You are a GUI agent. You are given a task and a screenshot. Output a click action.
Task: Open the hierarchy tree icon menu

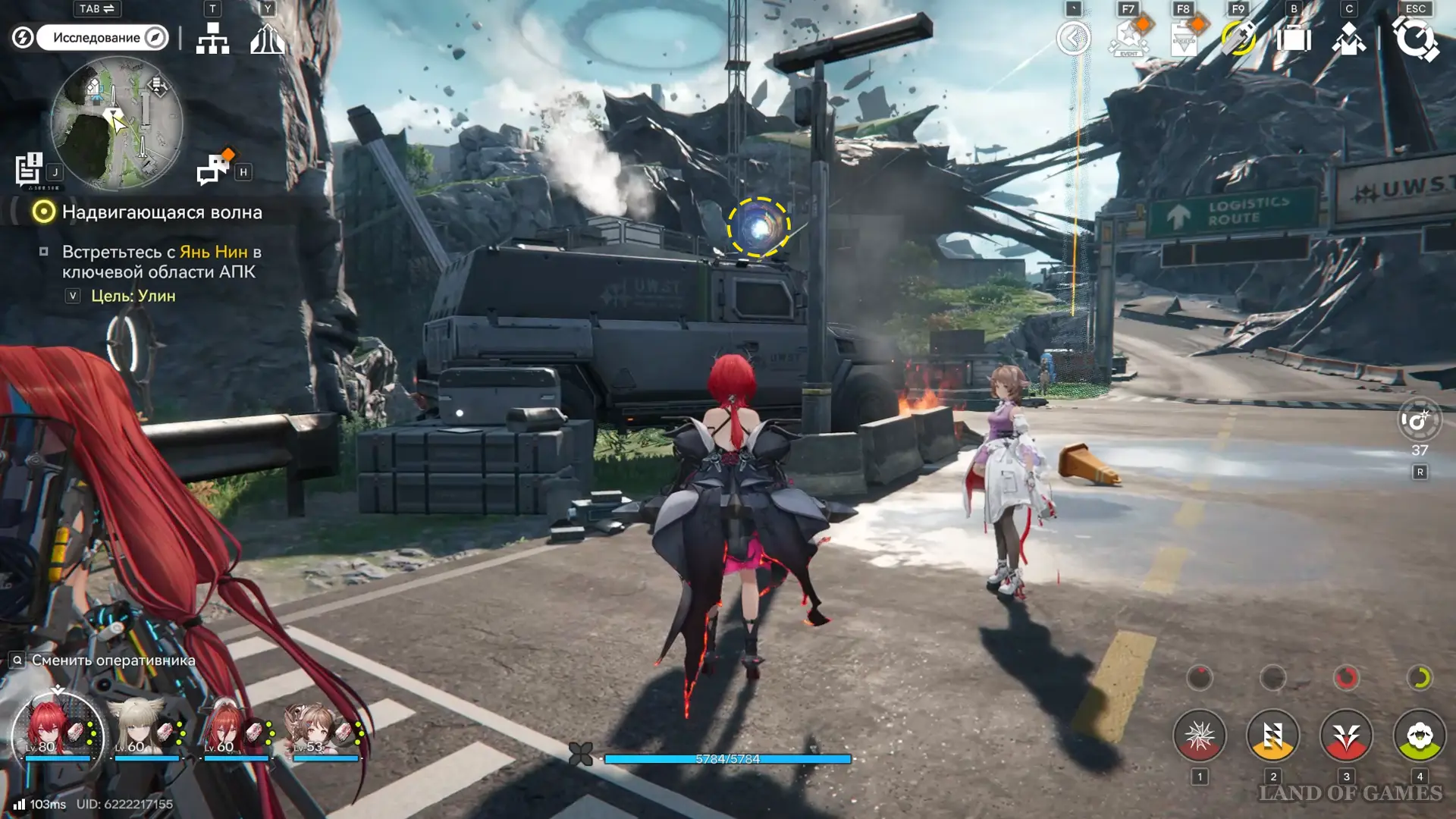[212, 38]
